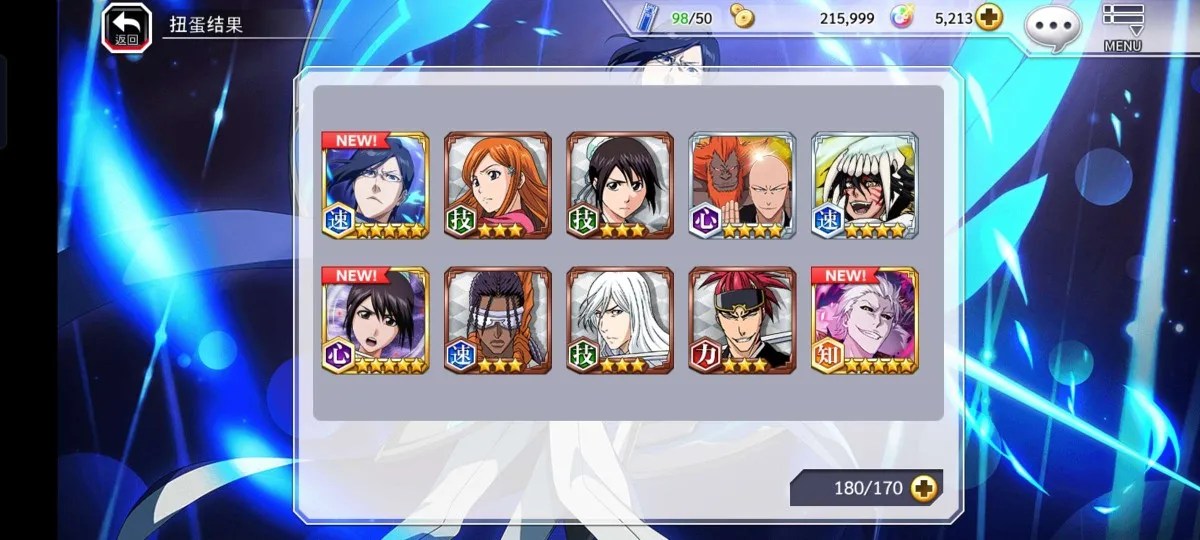Viewport: 1200px width, 540px height.
Task: View the orange-haired girl character card
Action: [497, 186]
